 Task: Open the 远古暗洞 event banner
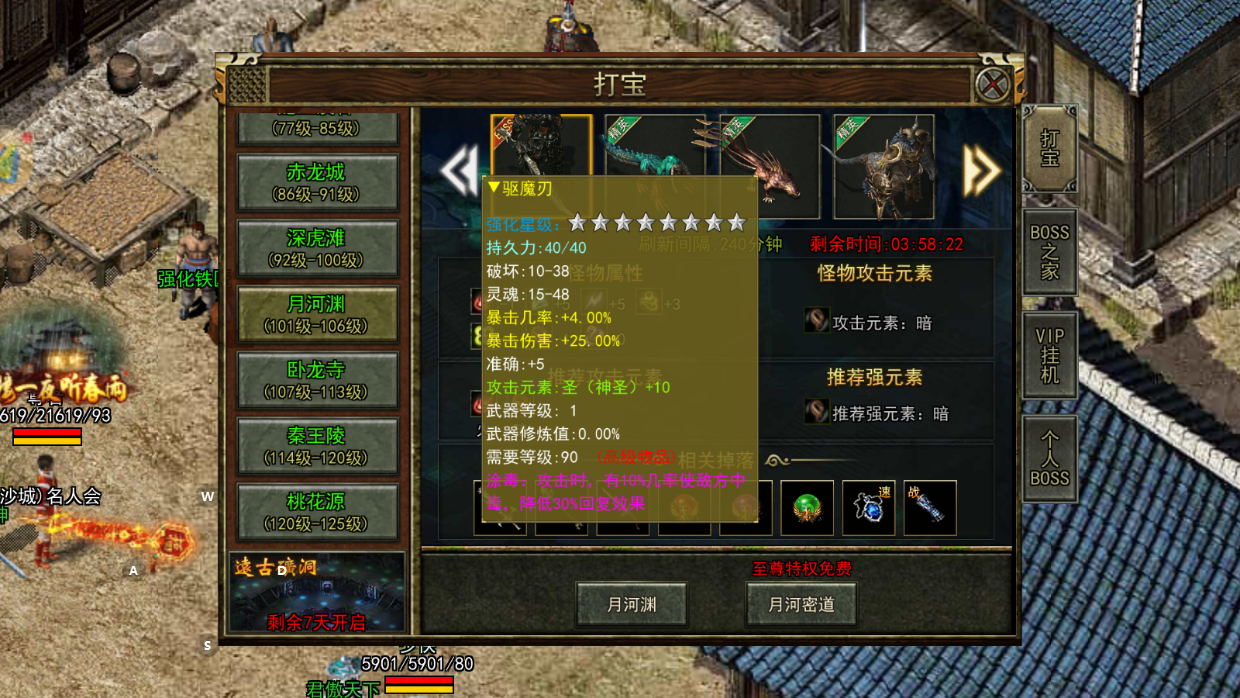317,593
